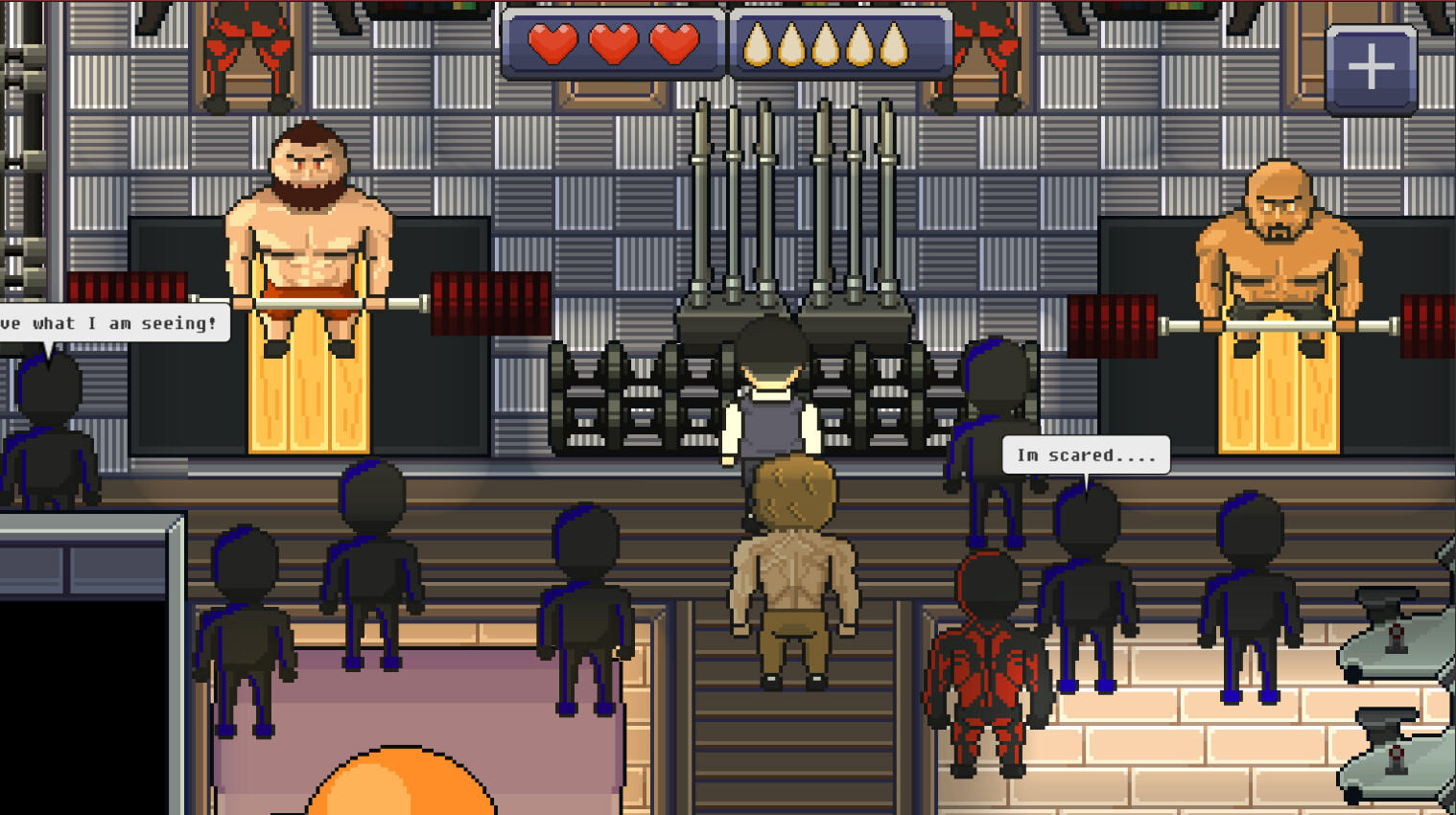1456x815 pixels.
Task: Click the fourth drop in the sweat meter
Action: [857, 43]
